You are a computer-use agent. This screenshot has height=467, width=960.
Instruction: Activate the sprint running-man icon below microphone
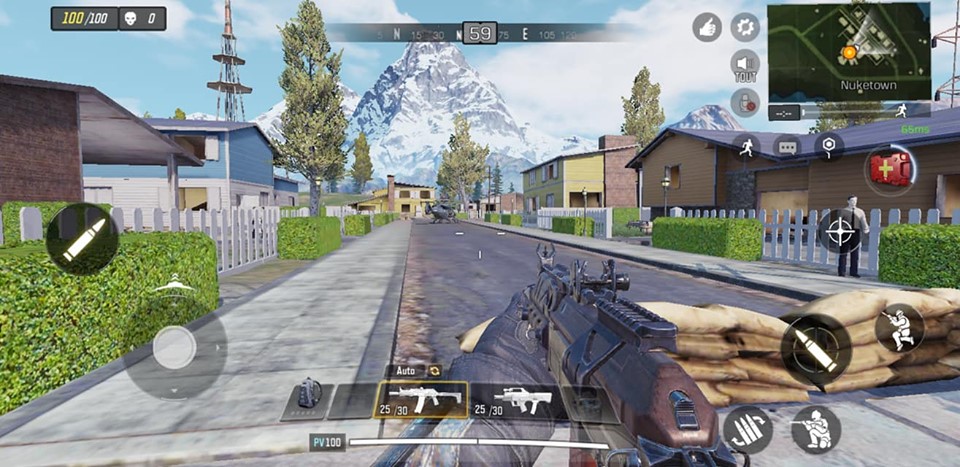coord(745,146)
